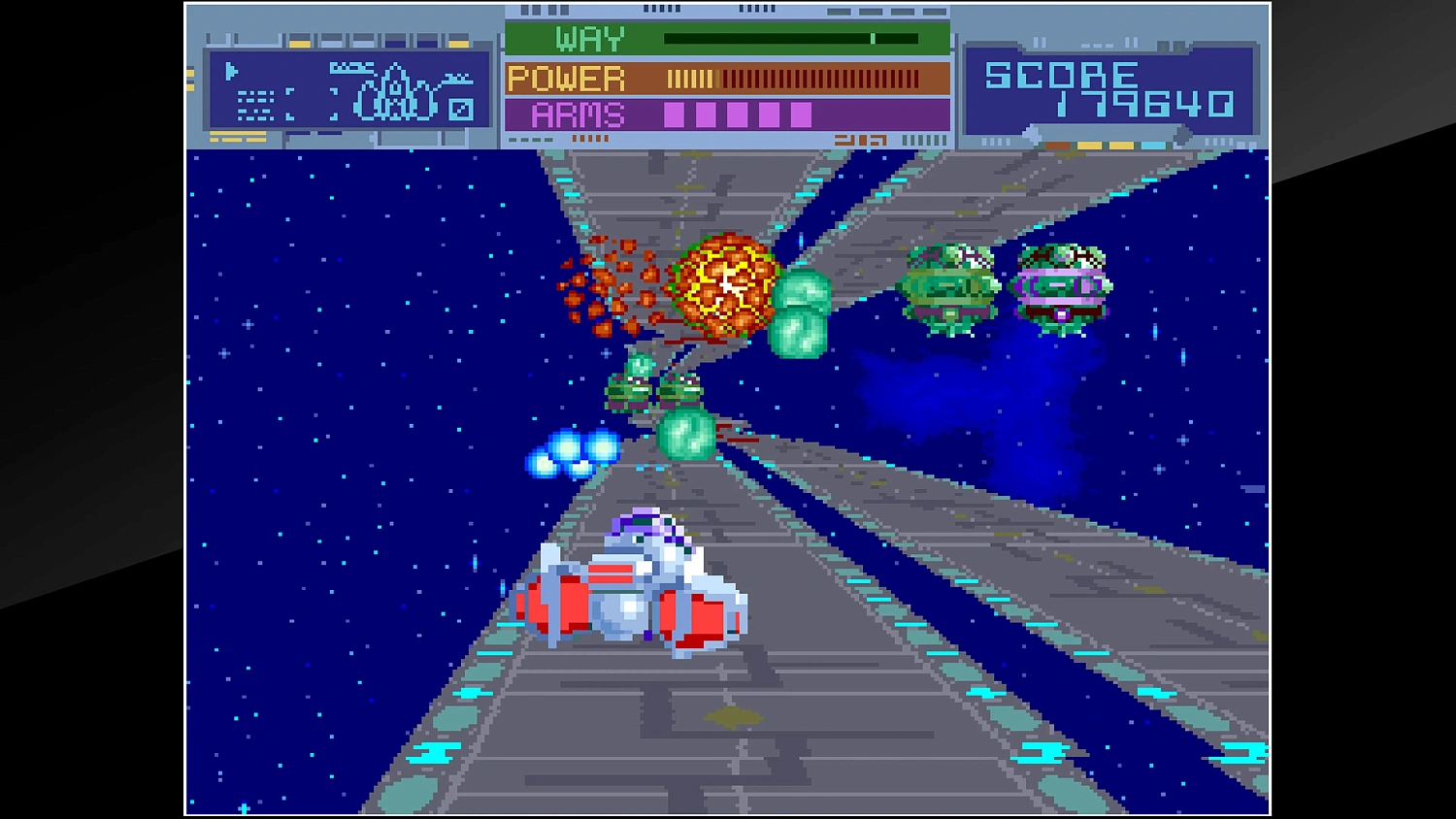Target the green domed saucer enemy
Image resolution: width=1456 pixels, height=819 pixels.
pos(951,284)
